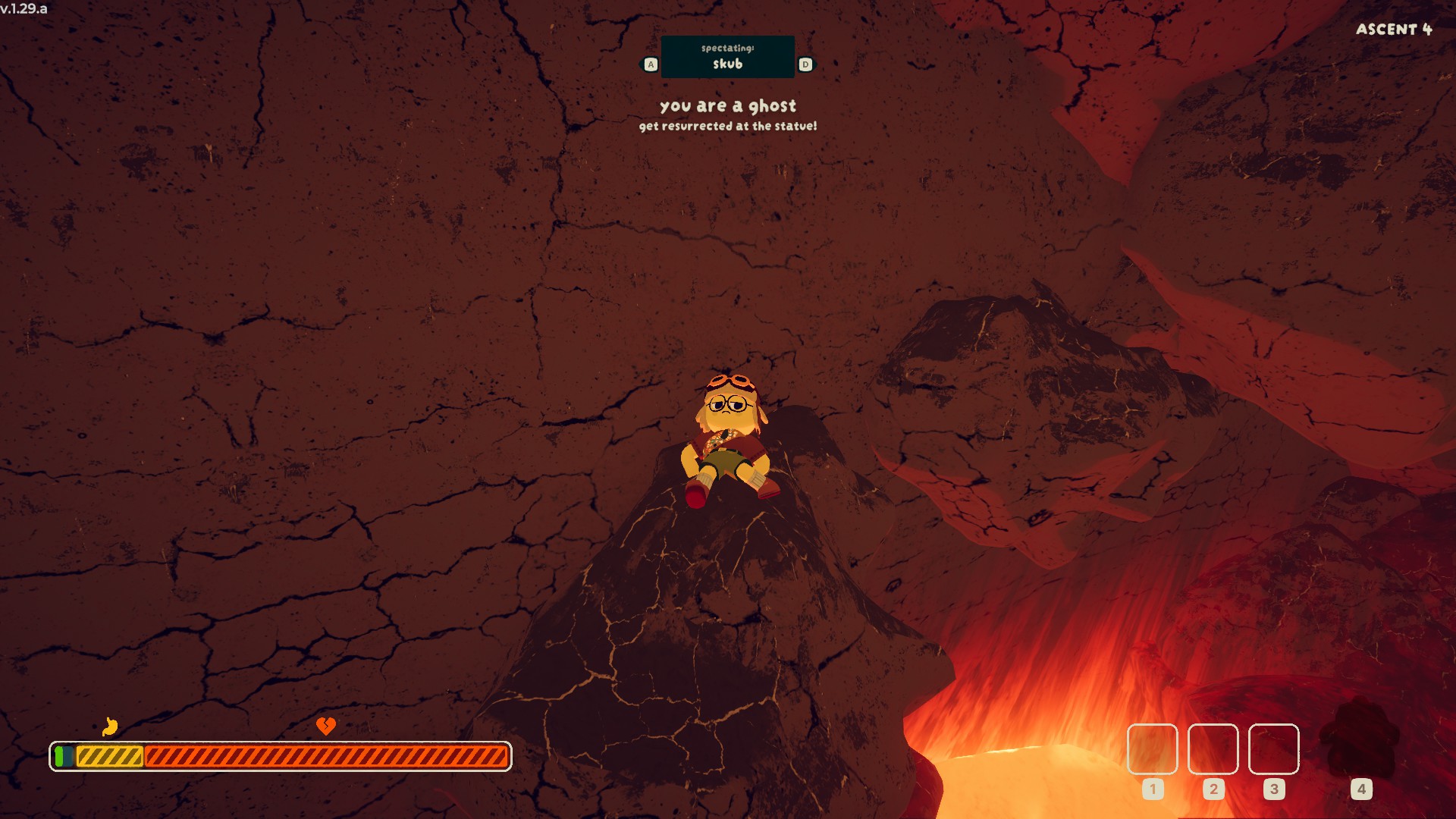
Task: Click the spectating skub player panel
Action: pyautogui.click(x=727, y=57)
